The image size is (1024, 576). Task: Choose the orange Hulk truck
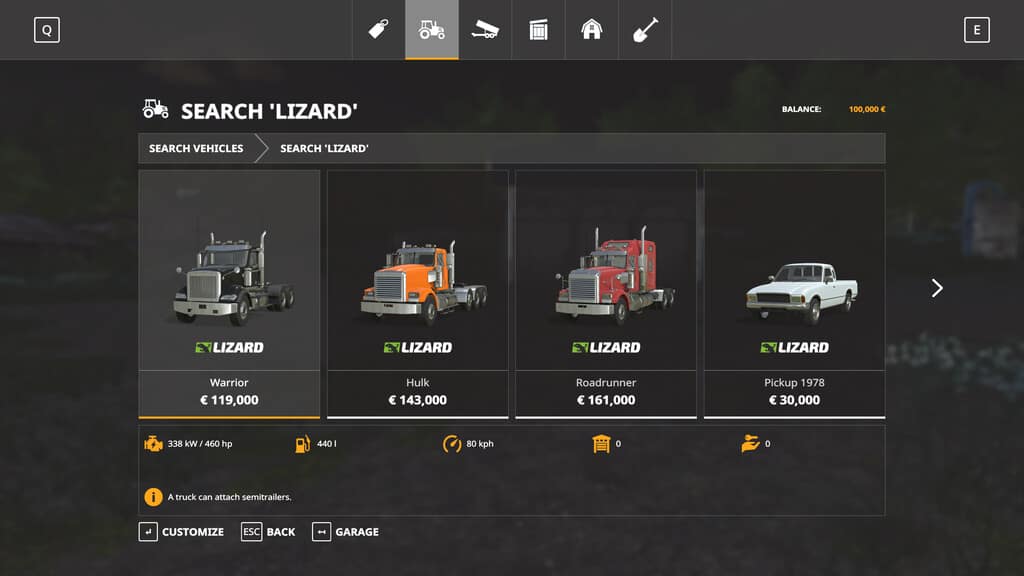(x=417, y=293)
